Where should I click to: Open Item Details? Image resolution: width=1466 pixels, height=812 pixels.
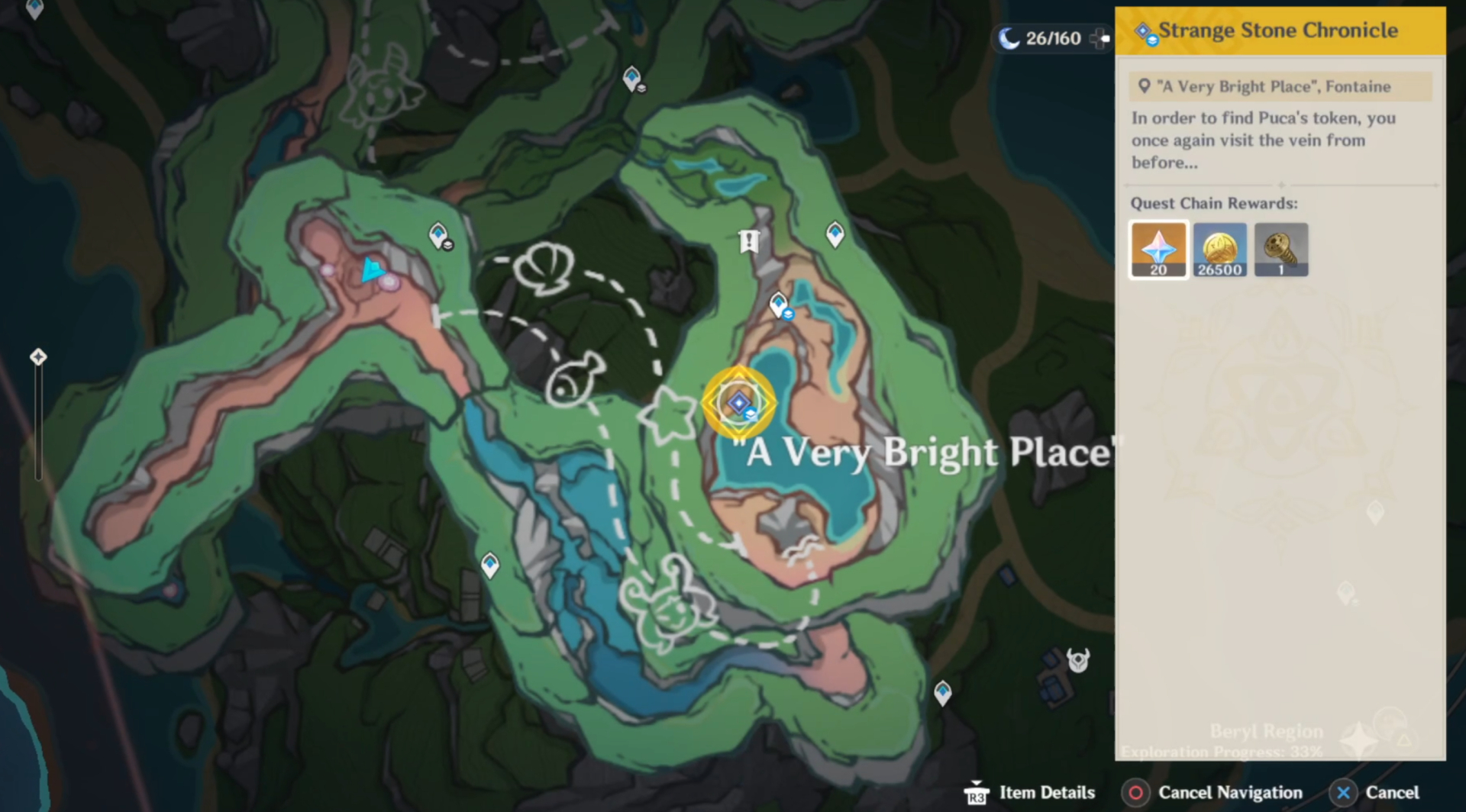coord(1032,793)
